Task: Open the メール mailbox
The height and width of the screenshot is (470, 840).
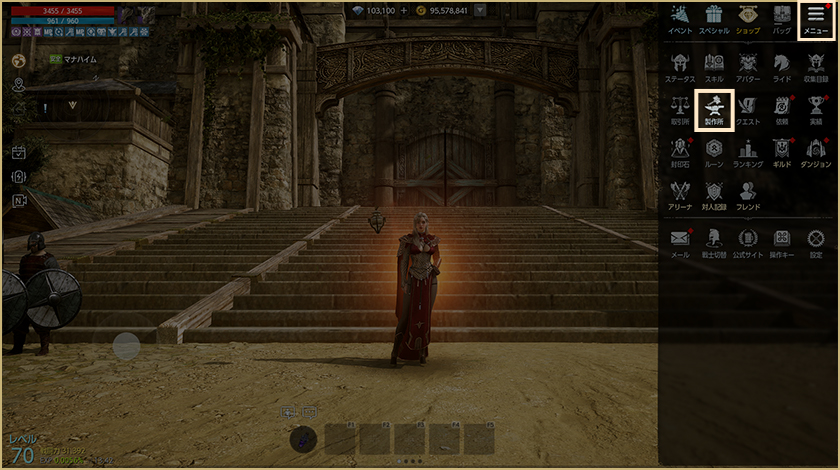Action: 680,241
